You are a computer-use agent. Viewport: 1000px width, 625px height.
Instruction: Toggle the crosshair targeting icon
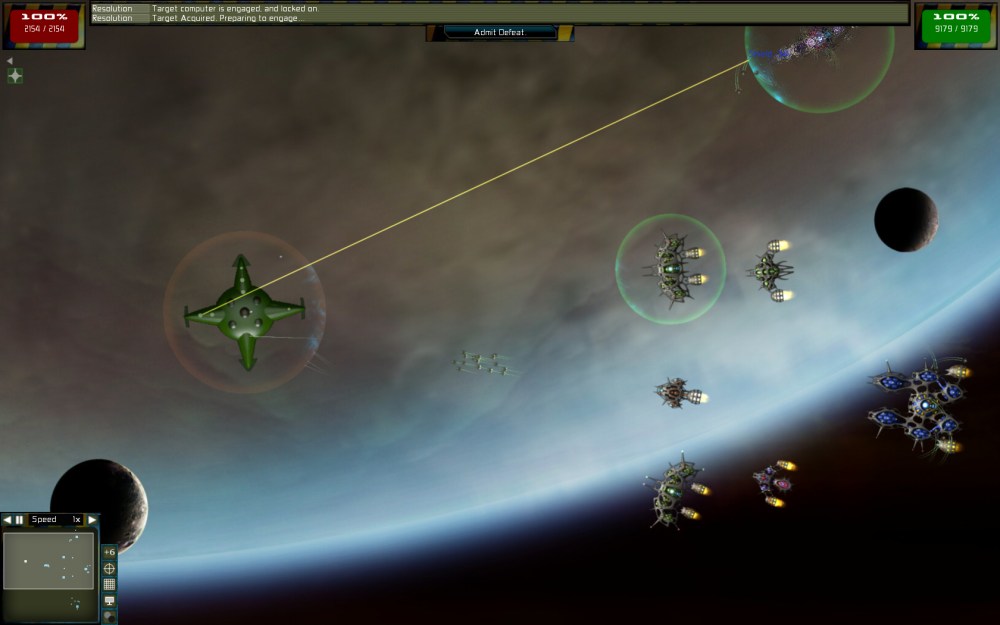[109, 568]
